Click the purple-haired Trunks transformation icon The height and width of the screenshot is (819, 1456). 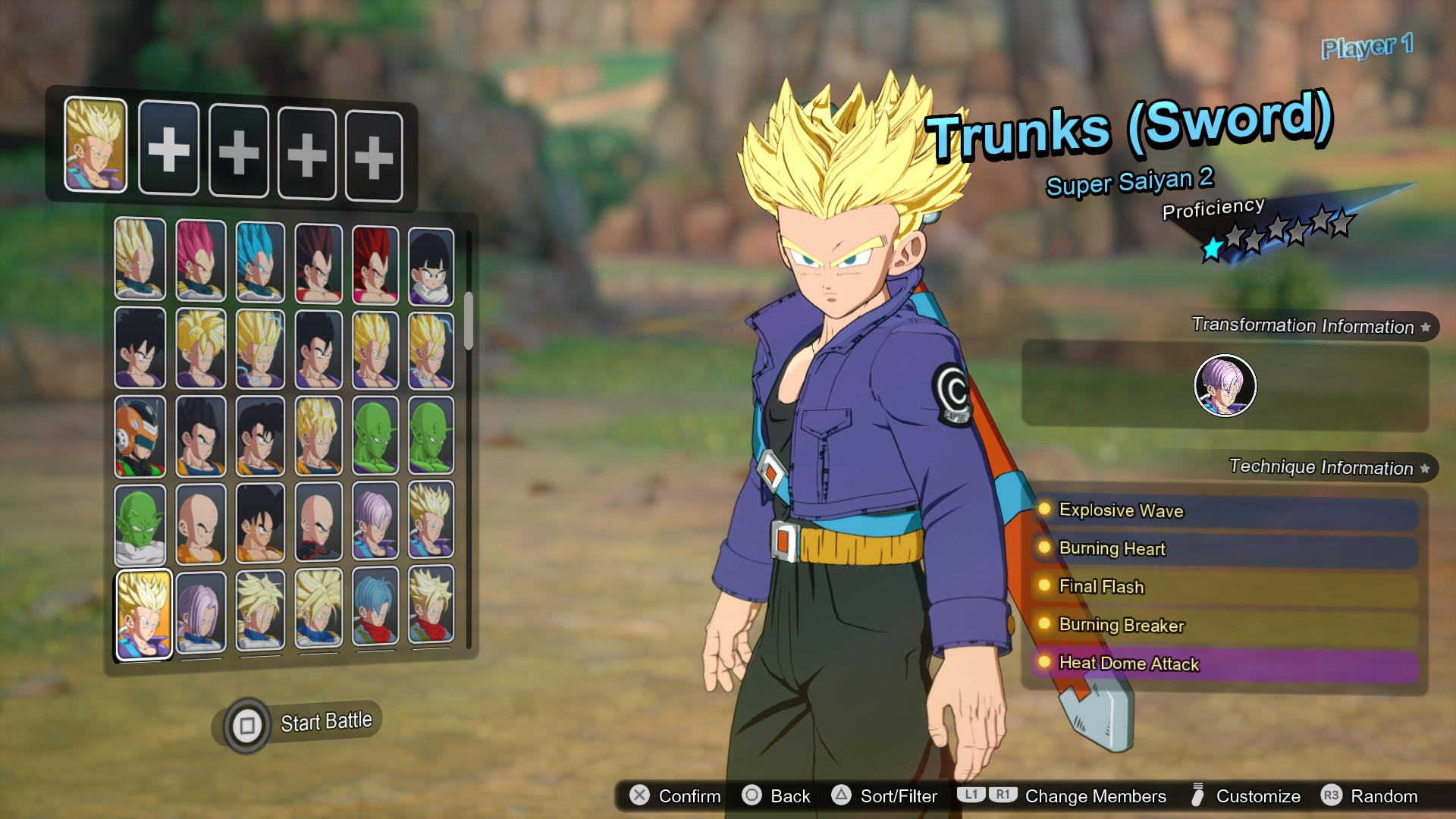click(x=1225, y=386)
